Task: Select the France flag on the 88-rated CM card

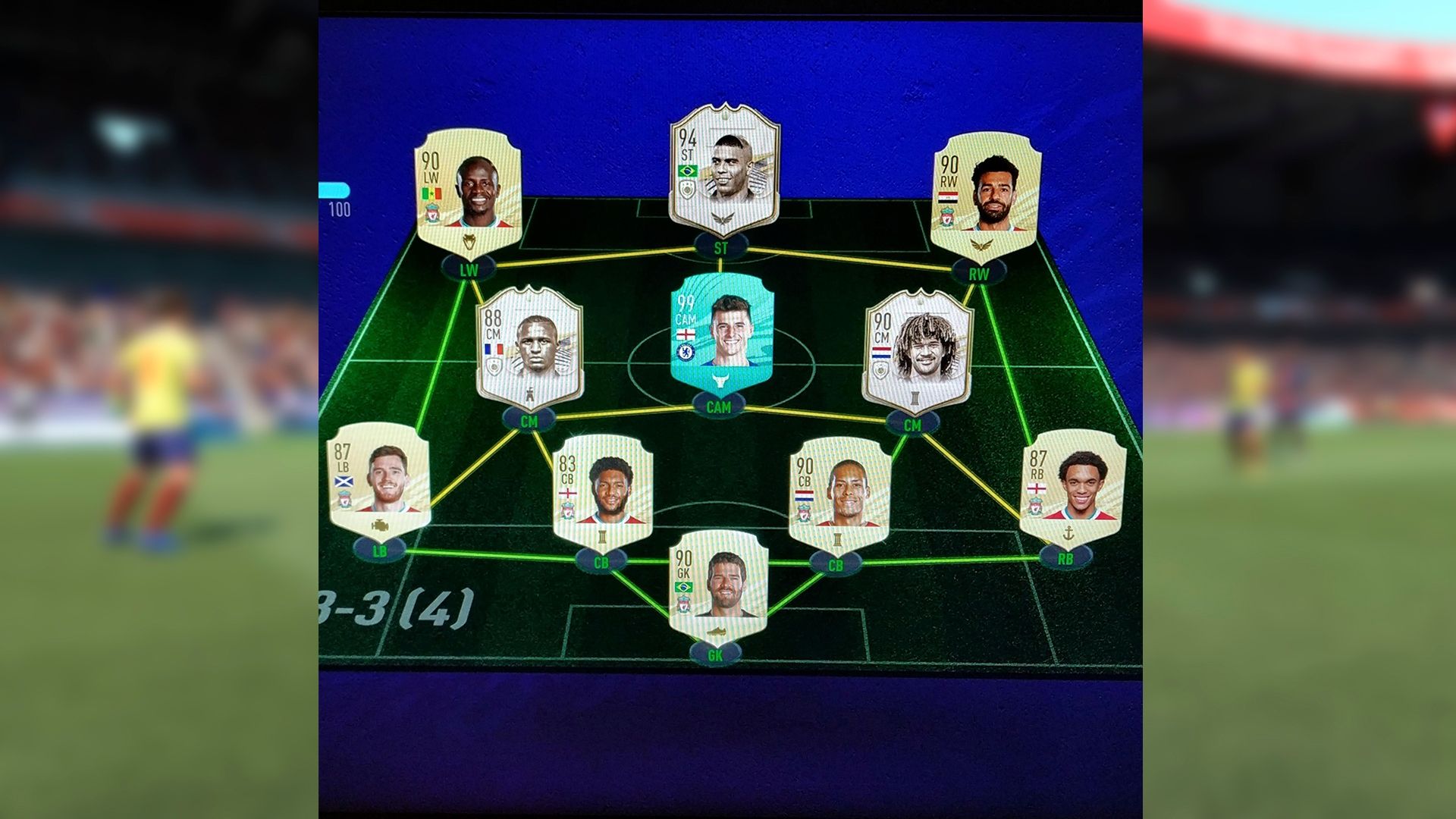Action: coord(494,349)
